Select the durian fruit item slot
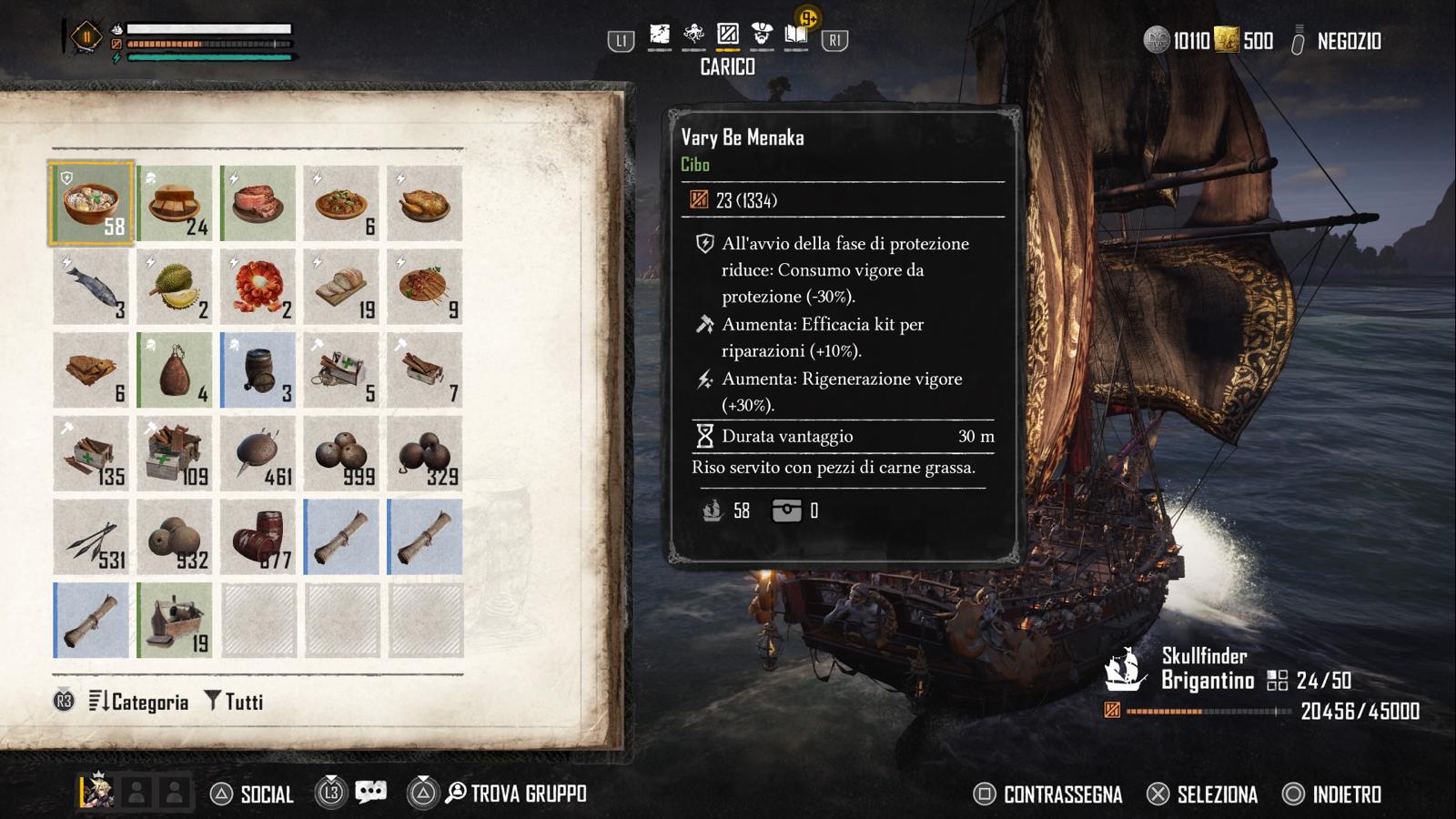Viewport: 1456px width, 819px height. click(175, 288)
